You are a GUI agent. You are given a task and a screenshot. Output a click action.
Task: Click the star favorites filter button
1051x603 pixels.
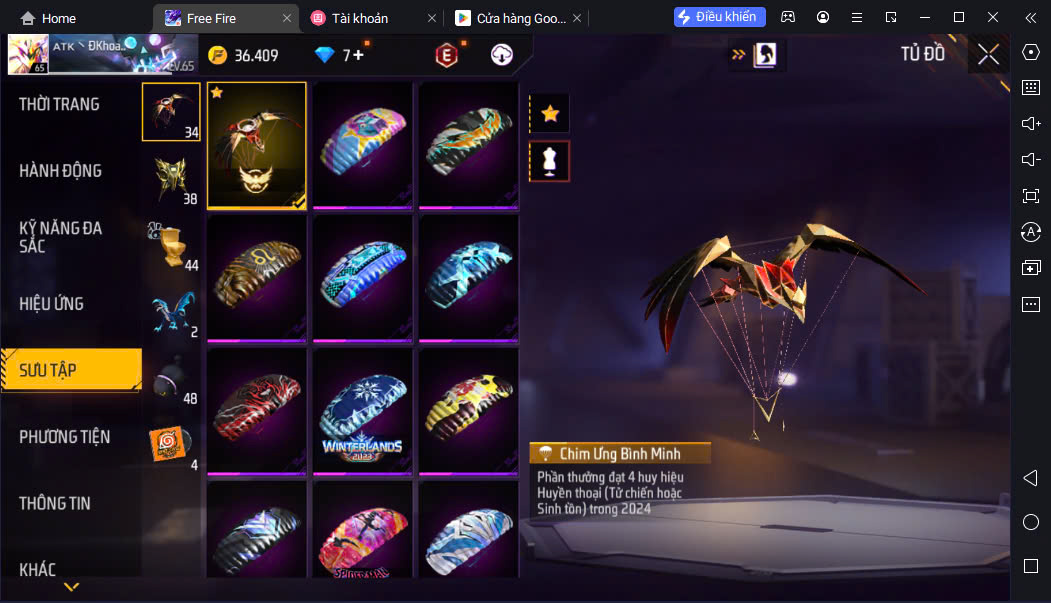[549, 114]
